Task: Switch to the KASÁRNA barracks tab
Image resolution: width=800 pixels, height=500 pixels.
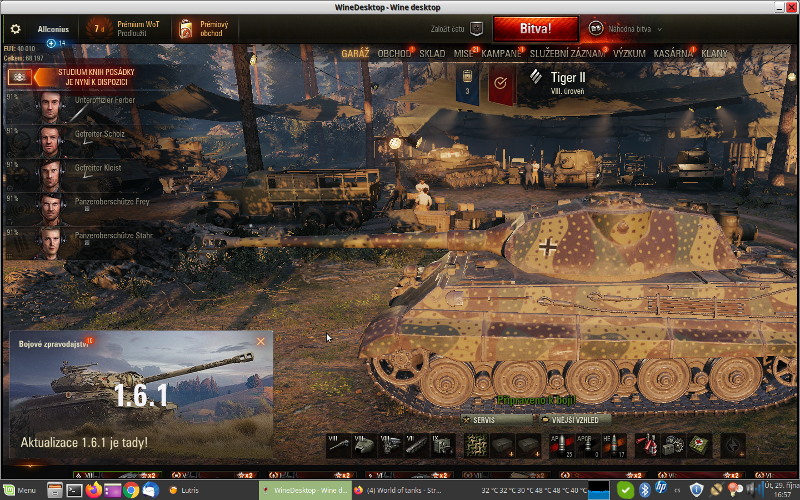Action: coord(673,52)
